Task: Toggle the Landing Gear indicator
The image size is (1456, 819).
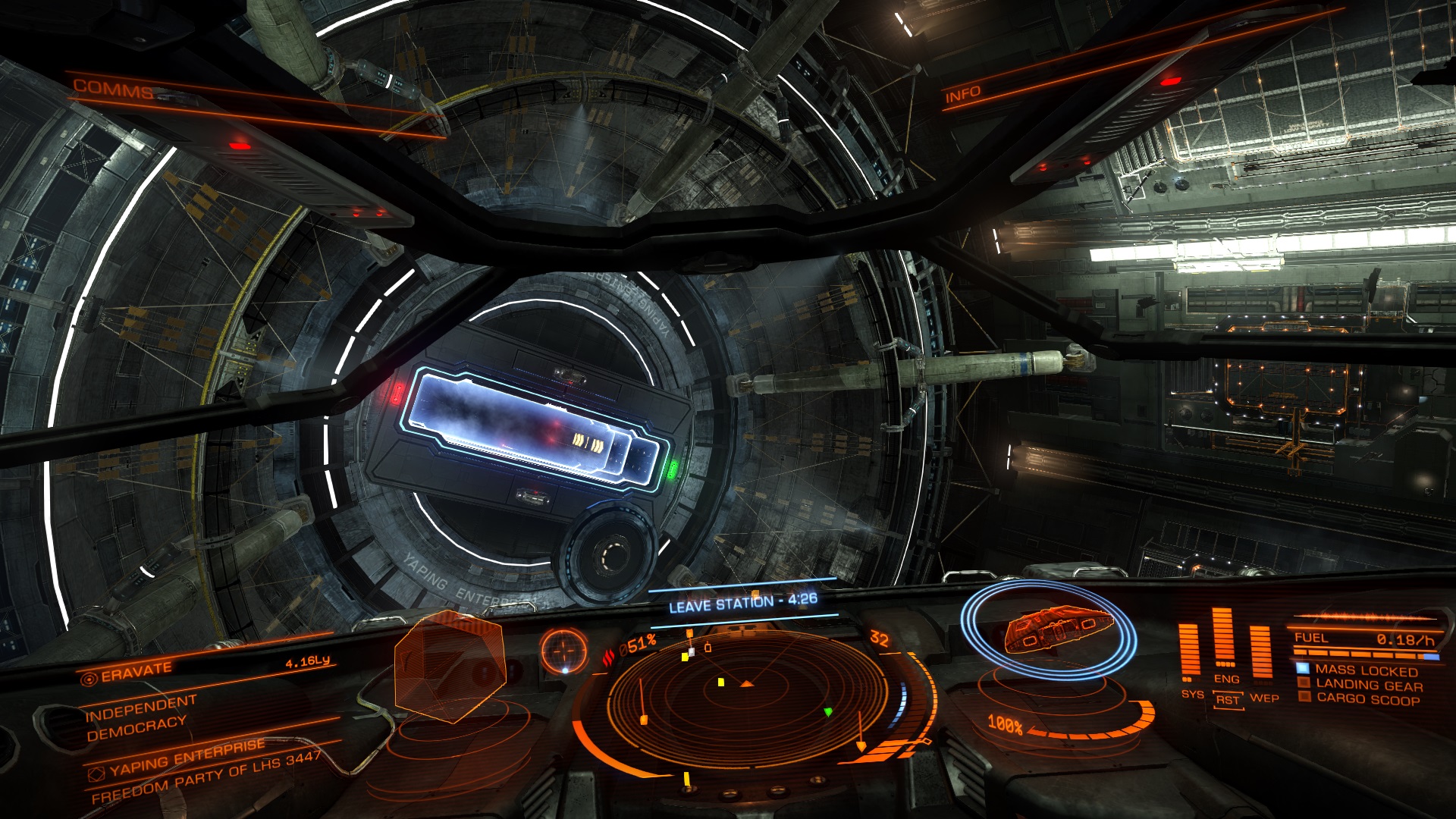Action: click(x=1369, y=686)
